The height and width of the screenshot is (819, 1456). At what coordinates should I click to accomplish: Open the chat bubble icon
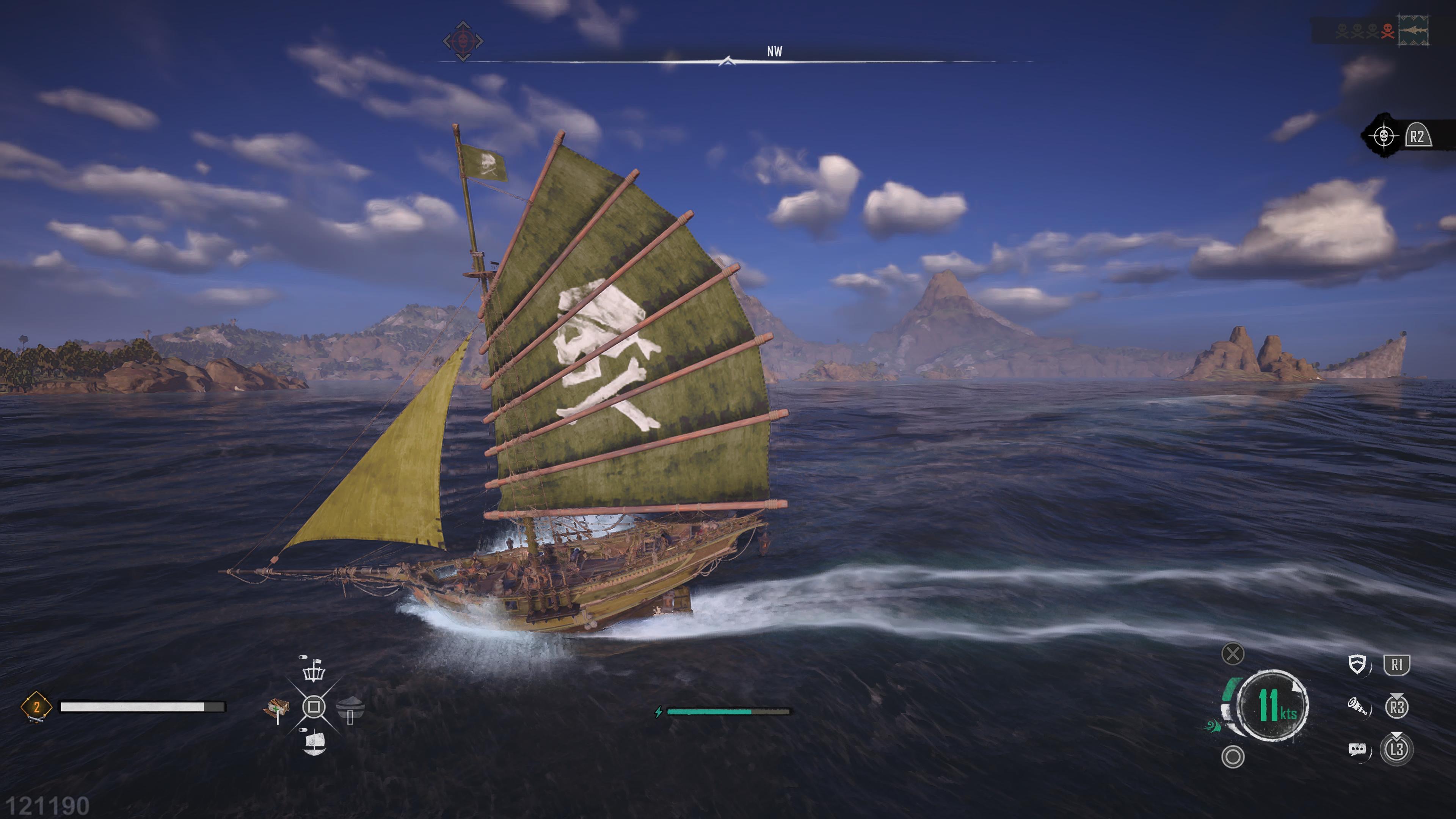point(1357,750)
